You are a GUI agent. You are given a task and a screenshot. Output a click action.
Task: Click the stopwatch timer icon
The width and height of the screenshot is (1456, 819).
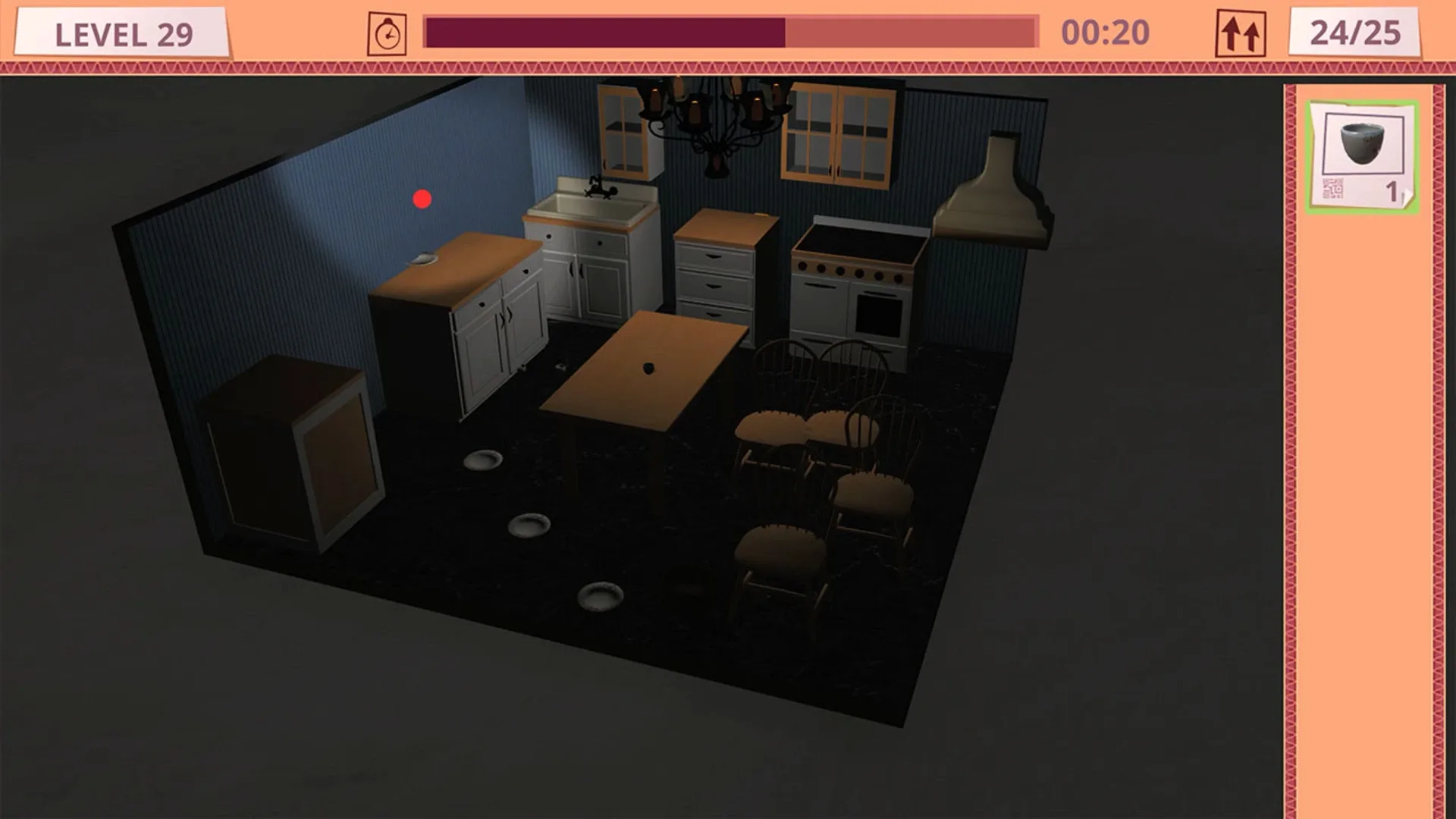tap(388, 32)
